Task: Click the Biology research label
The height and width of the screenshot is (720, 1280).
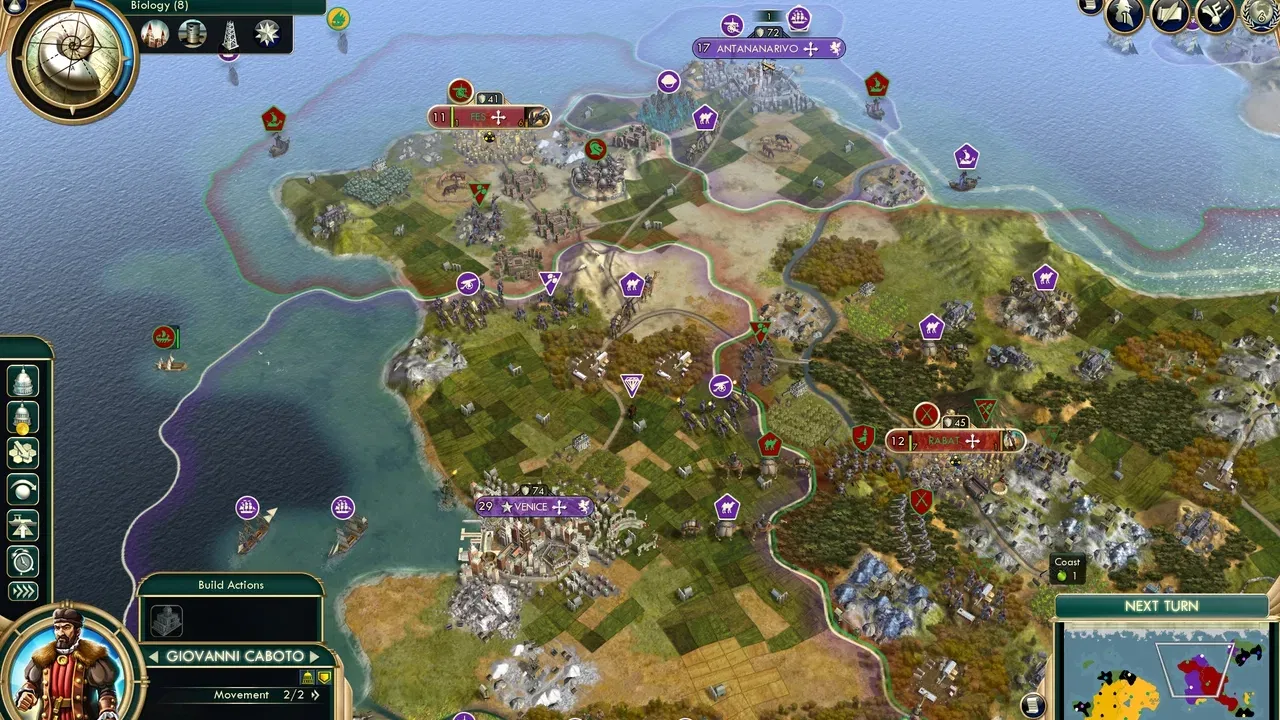Action: 159,6
